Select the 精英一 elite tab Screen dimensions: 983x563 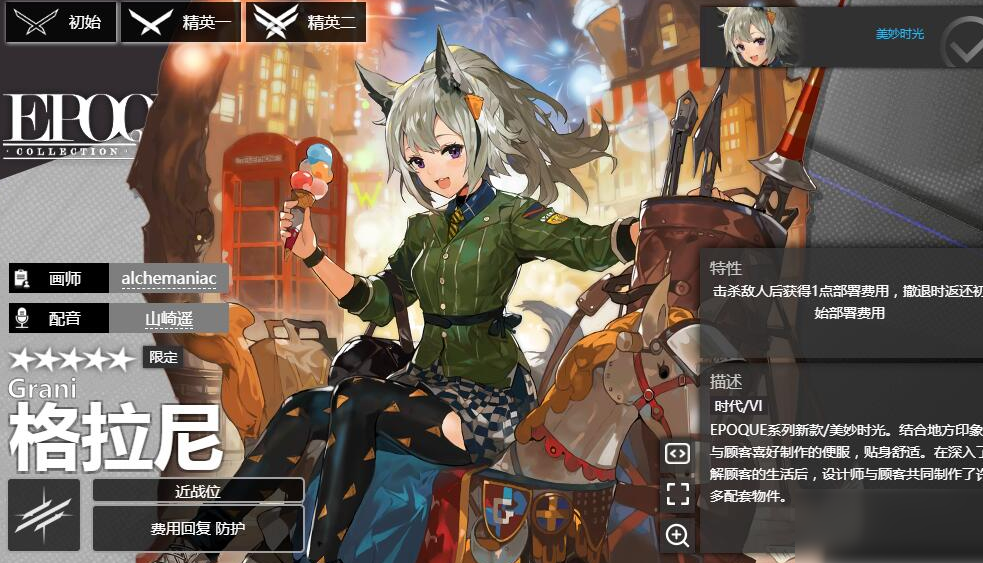click(181, 22)
